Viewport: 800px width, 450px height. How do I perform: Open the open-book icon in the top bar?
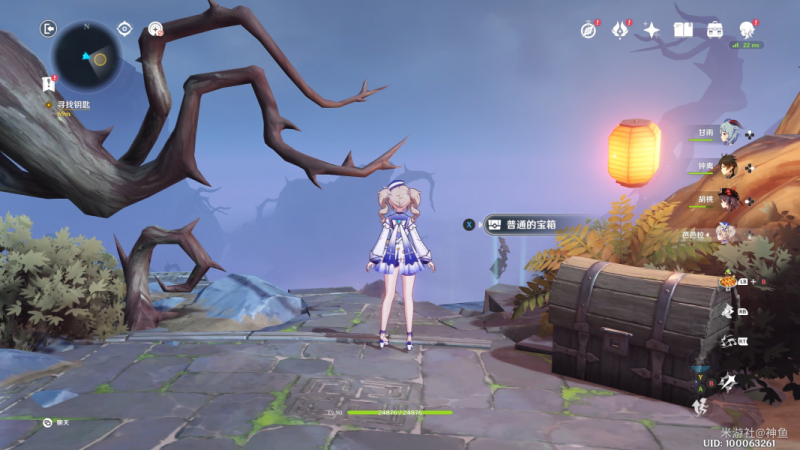click(684, 30)
